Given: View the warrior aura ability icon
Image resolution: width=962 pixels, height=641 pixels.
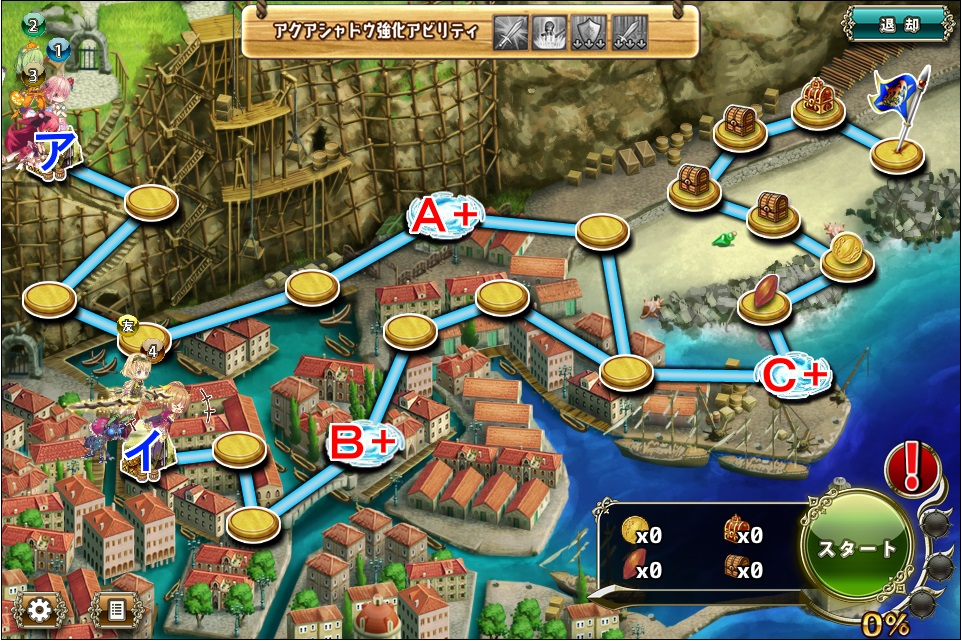Looking at the screenshot, I should [x=547, y=32].
